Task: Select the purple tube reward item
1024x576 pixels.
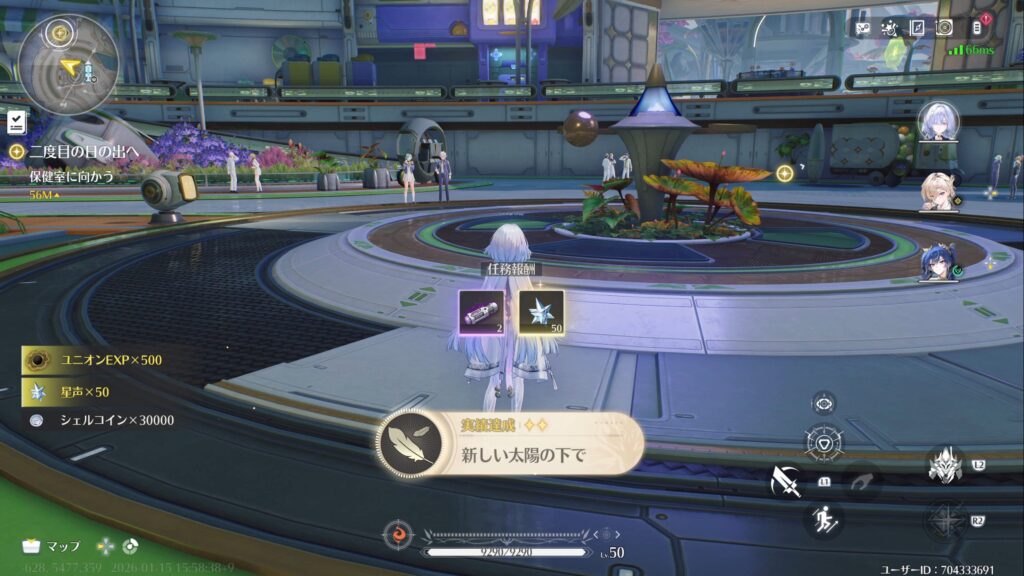Action: tap(481, 312)
